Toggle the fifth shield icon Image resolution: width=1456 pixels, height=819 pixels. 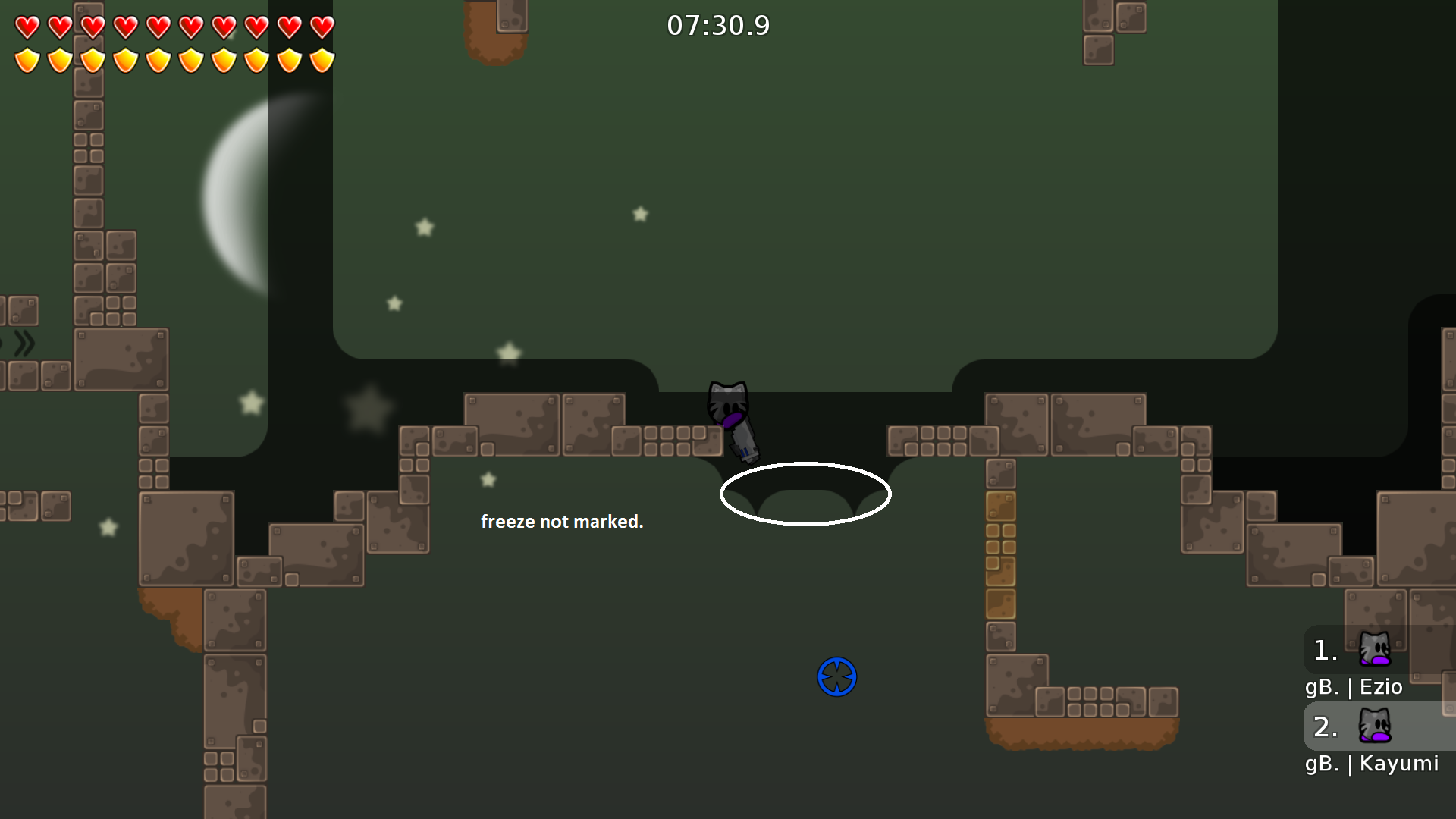click(x=157, y=59)
